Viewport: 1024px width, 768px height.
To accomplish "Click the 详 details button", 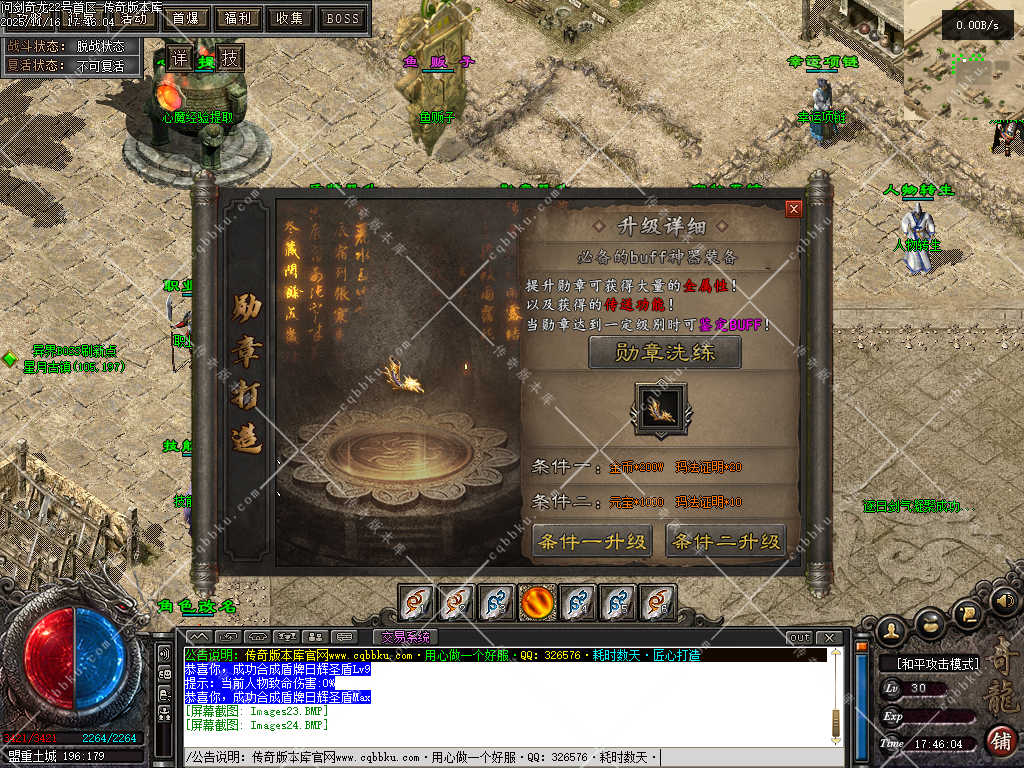I will [179, 58].
